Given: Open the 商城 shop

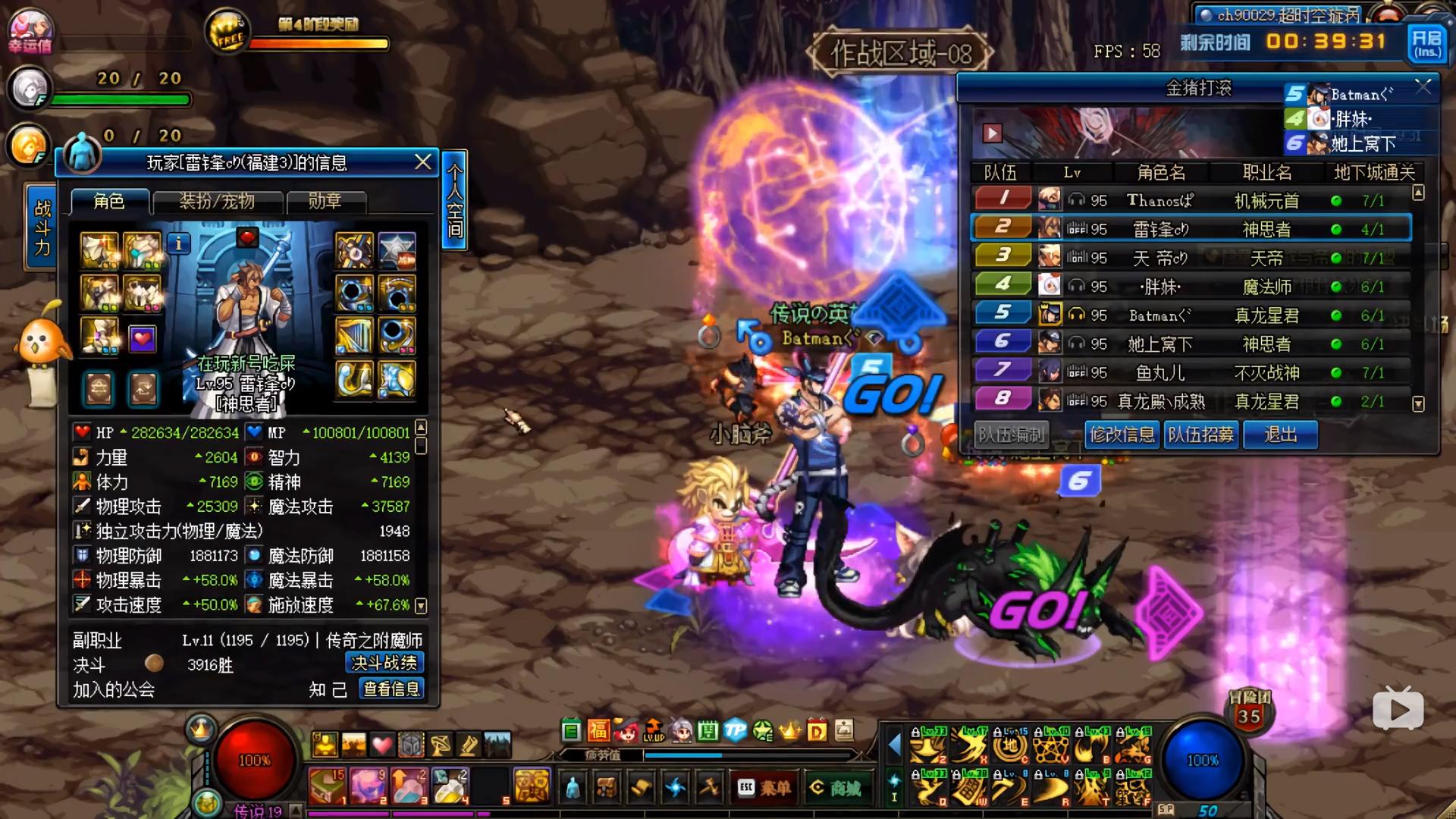Looking at the screenshot, I should pyautogui.click(x=836, y=788).
